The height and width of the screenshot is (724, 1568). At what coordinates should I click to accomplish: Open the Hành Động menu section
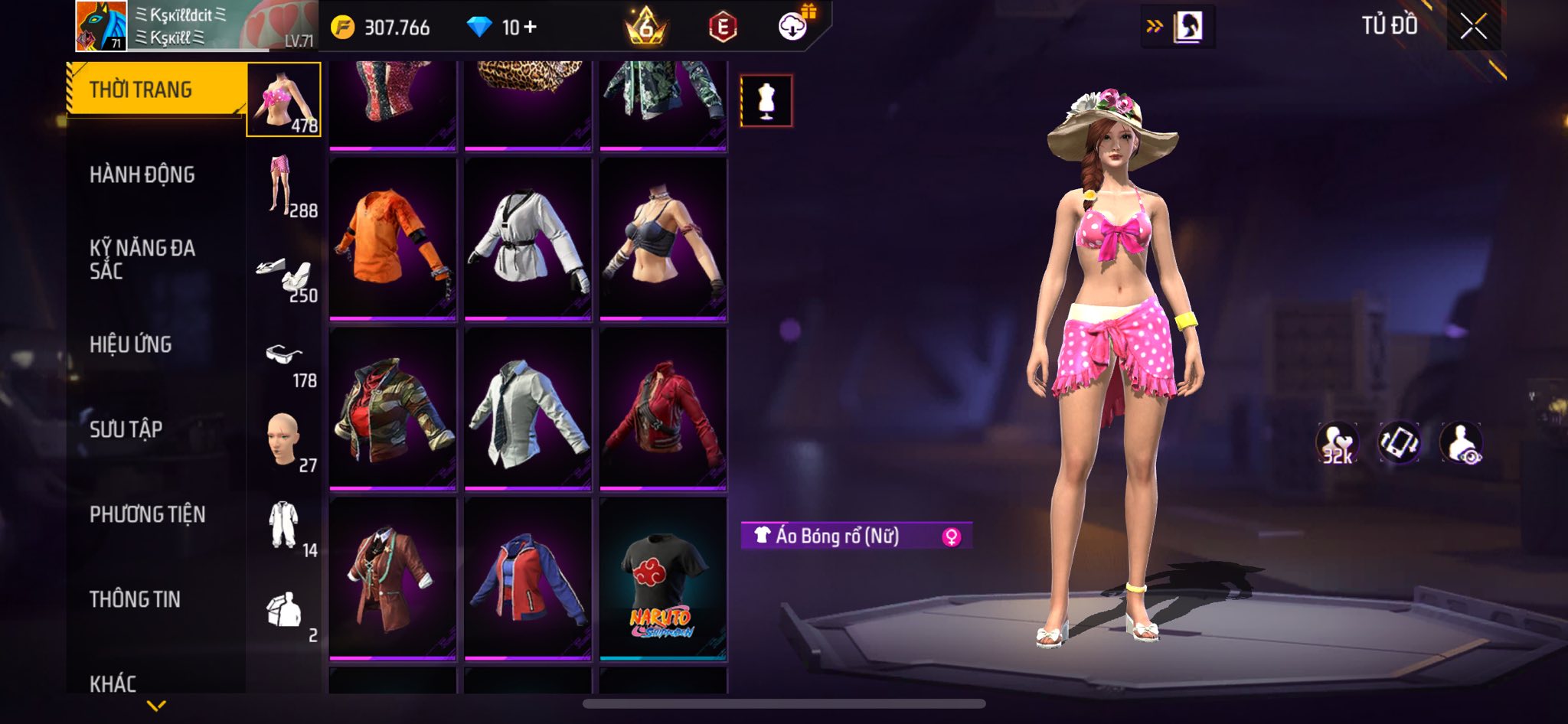point(142,174)
